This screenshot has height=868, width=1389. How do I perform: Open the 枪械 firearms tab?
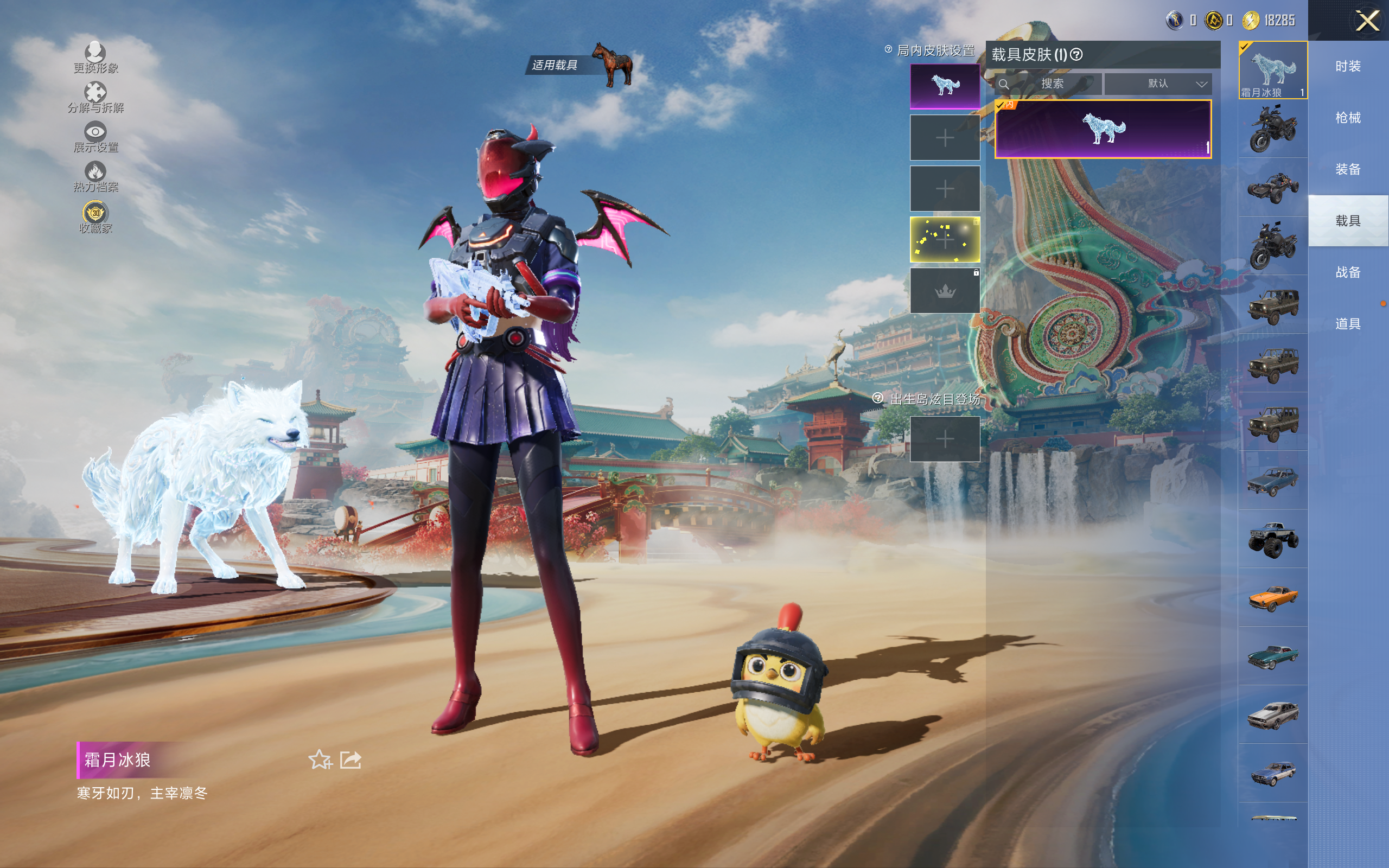tap(1348, 118)
